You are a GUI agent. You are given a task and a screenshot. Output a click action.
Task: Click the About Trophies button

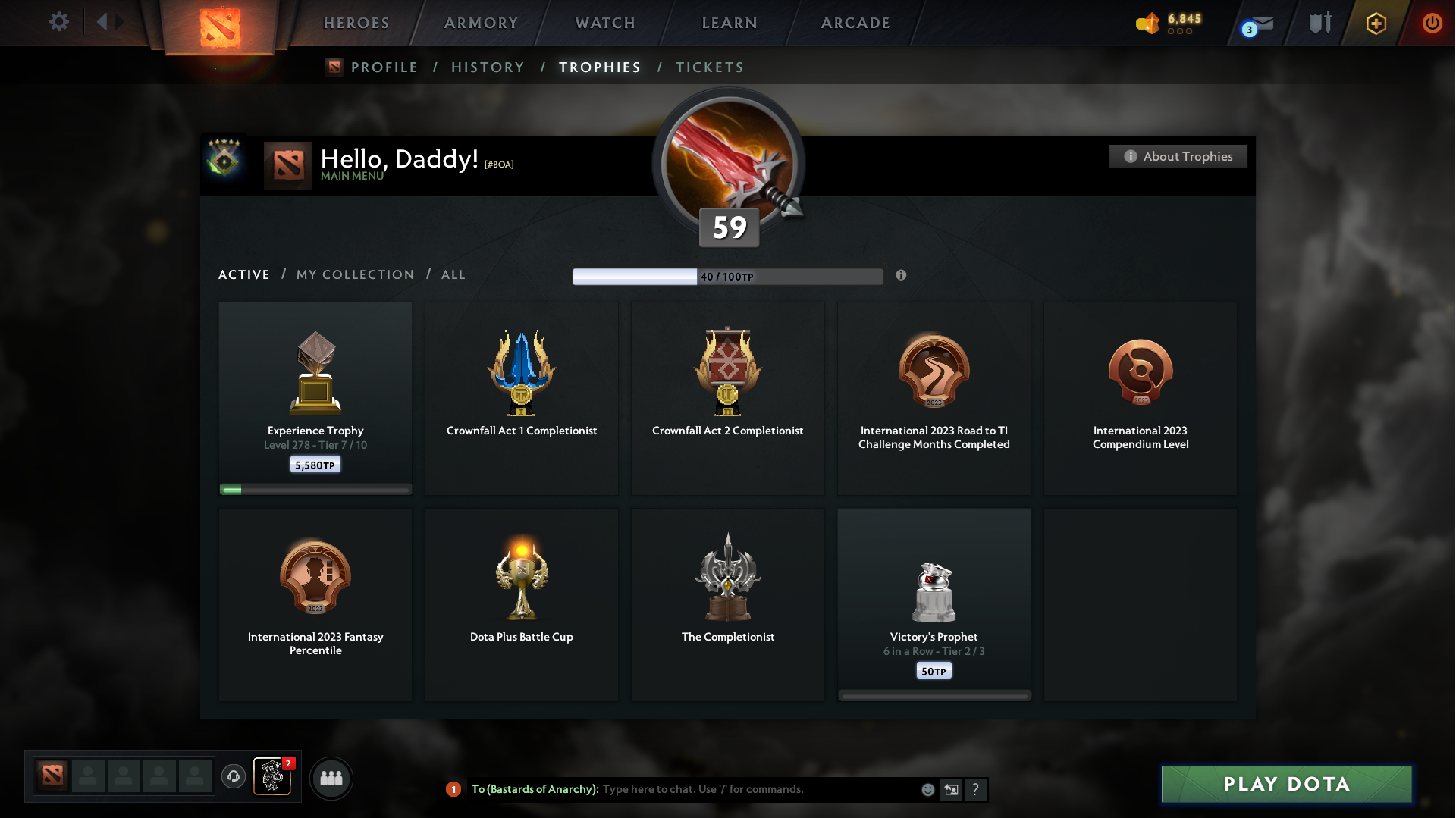[x=1178, y=156]
